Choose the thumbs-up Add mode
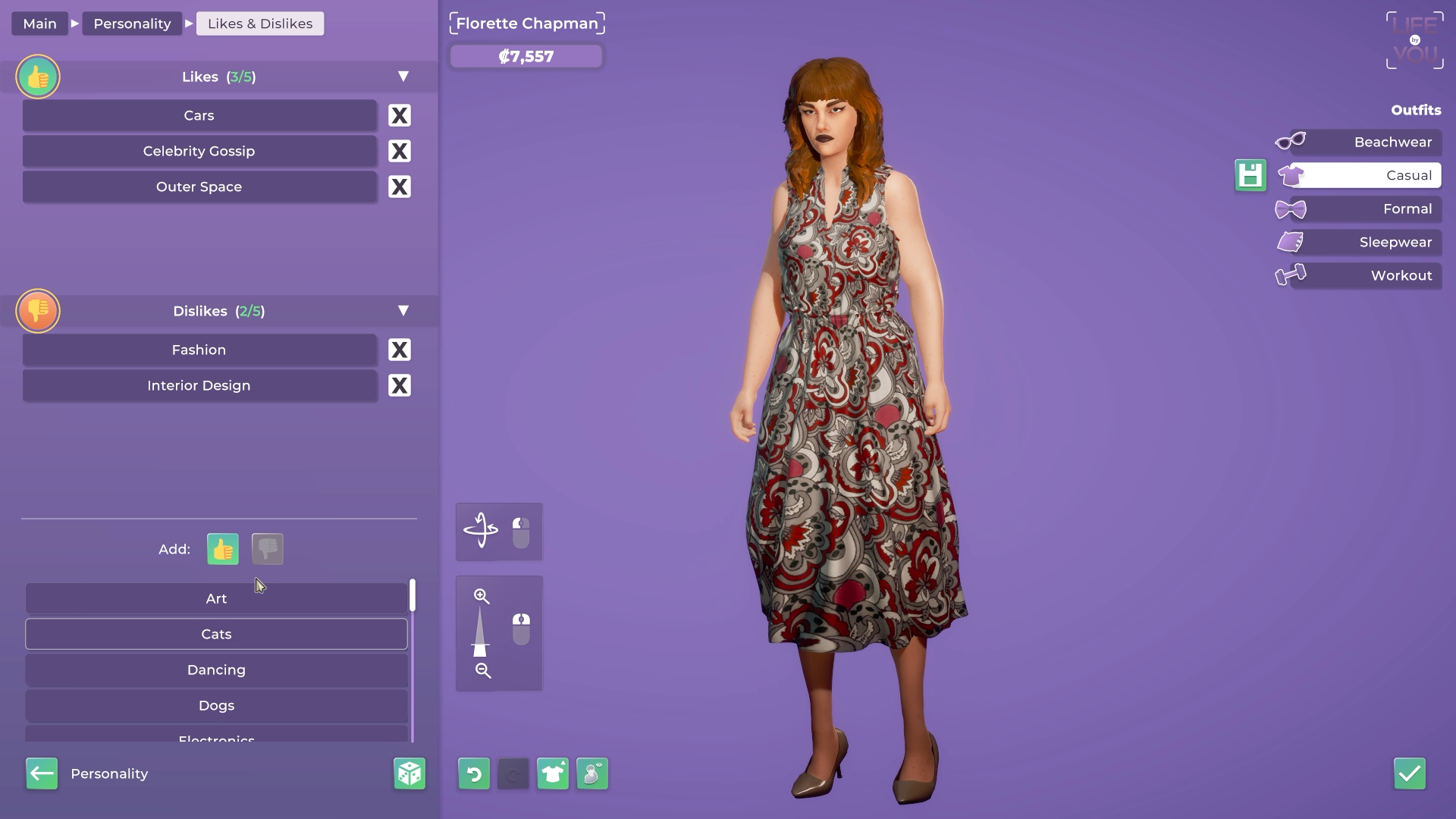The image size is (1456, 819). [223, 549]
